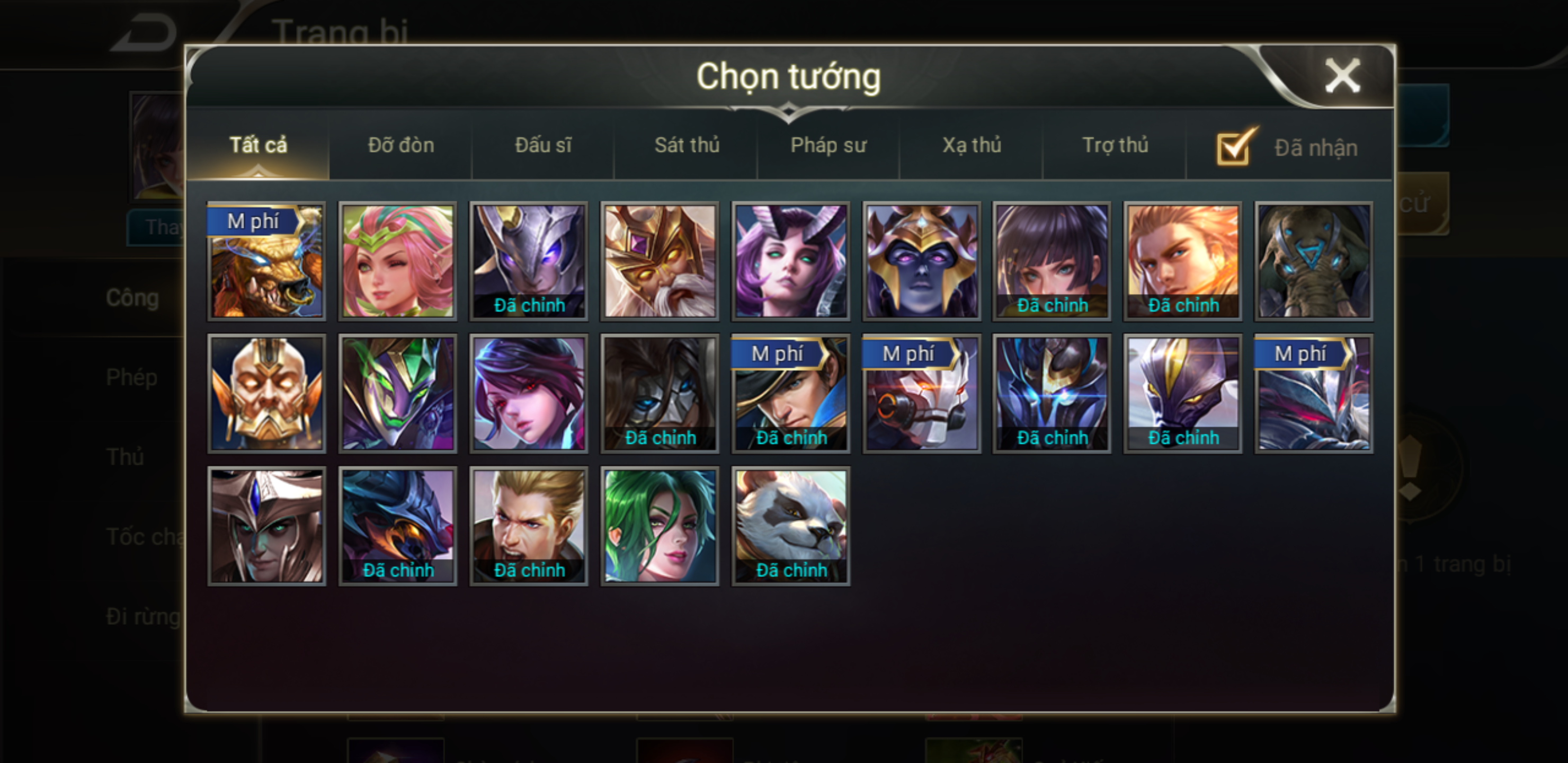Show all heroes with the Tất cả tab
This screenshot has height=763, width=1568.
pyautogui.click(x=258, y=145)
